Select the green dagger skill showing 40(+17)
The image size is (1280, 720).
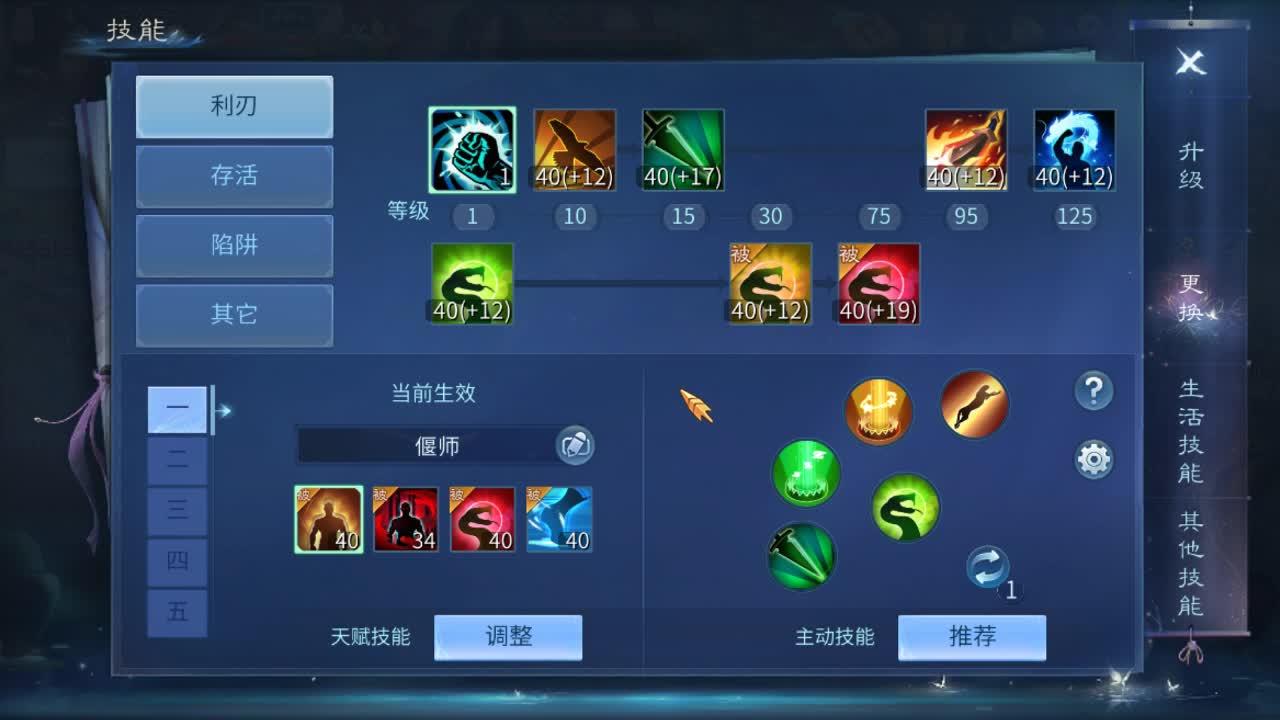pos(683,148)
